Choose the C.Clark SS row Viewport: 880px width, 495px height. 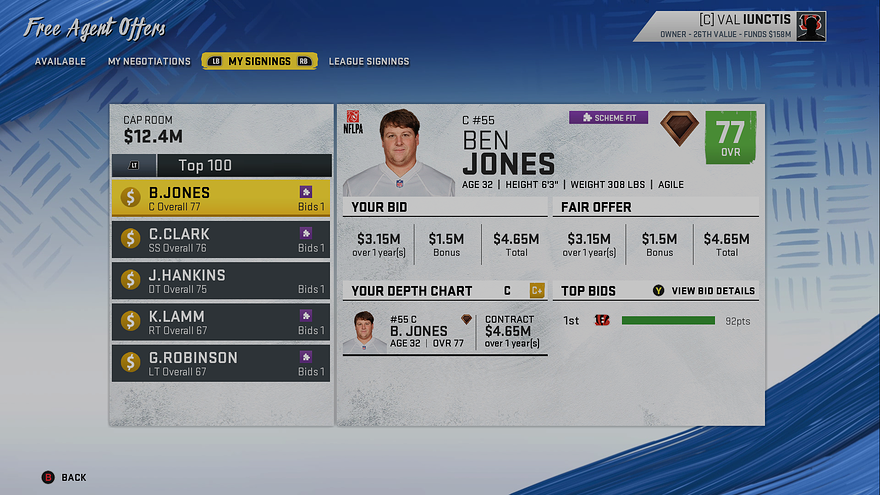[x=221, y=240]
